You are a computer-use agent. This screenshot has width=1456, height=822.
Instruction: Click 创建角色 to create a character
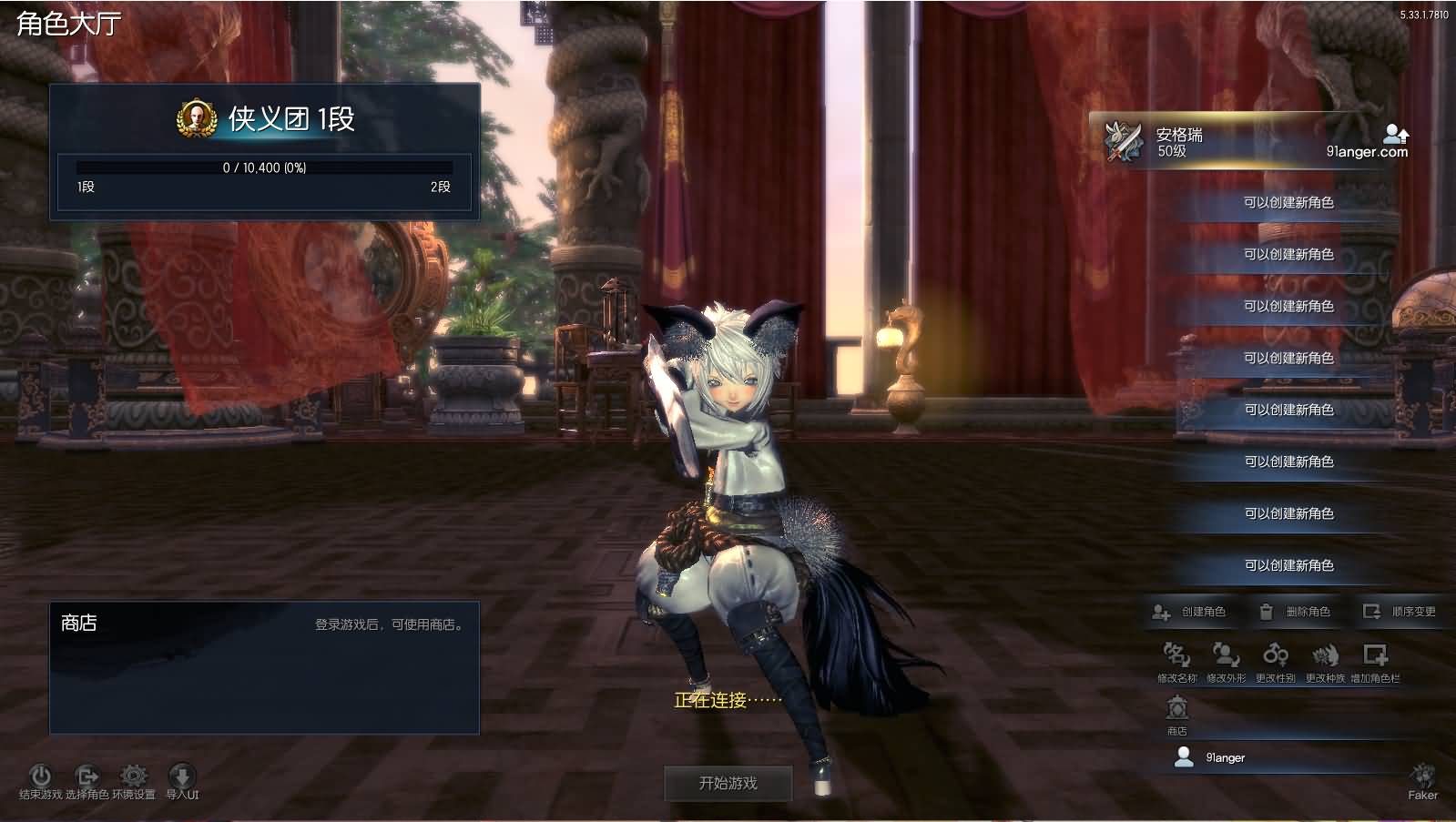[1191, 612]
